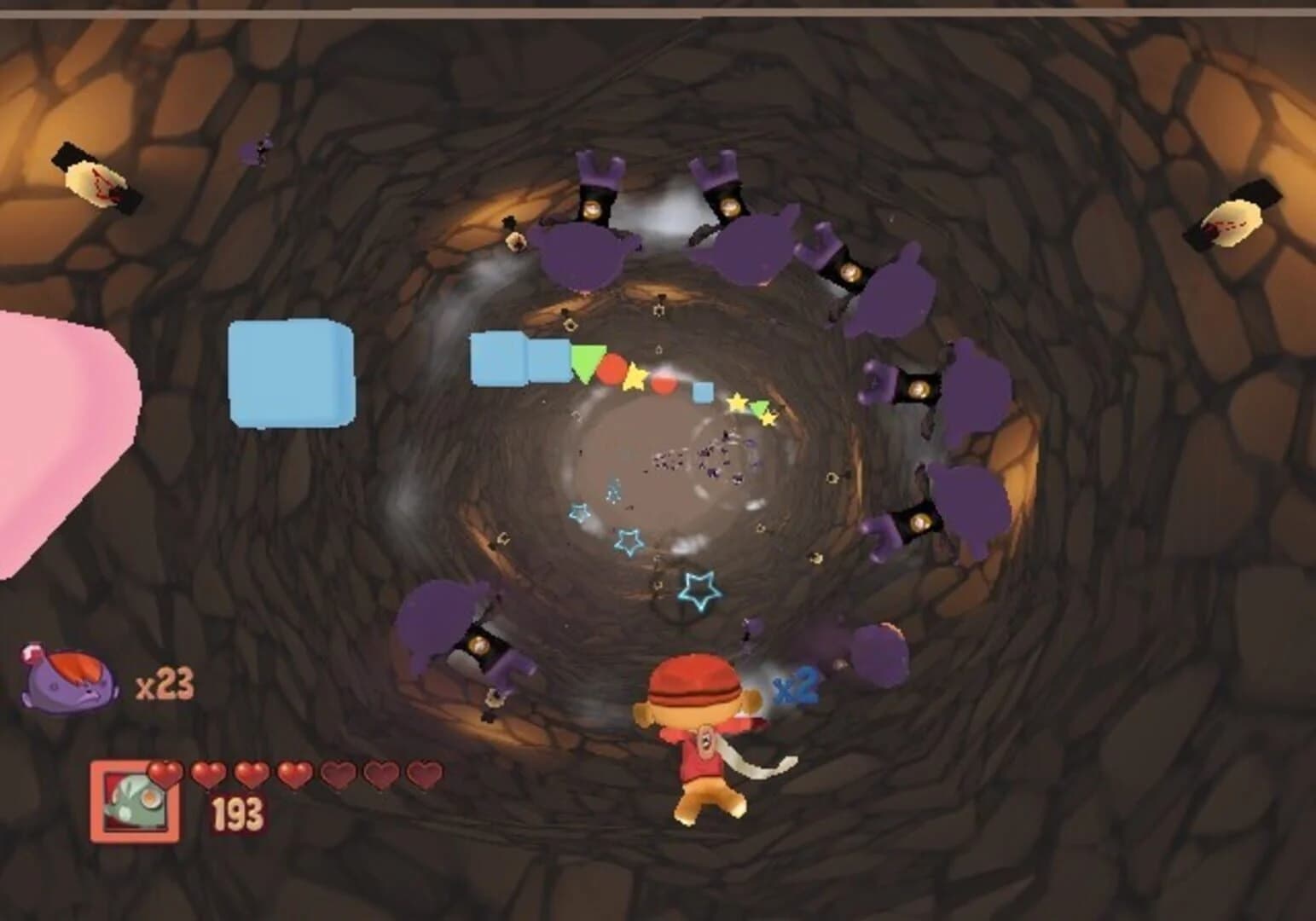This screenshot has height=921, width=1316.
Task: Toggle the first heart in the health bar
Action: [x=166, y=772]
